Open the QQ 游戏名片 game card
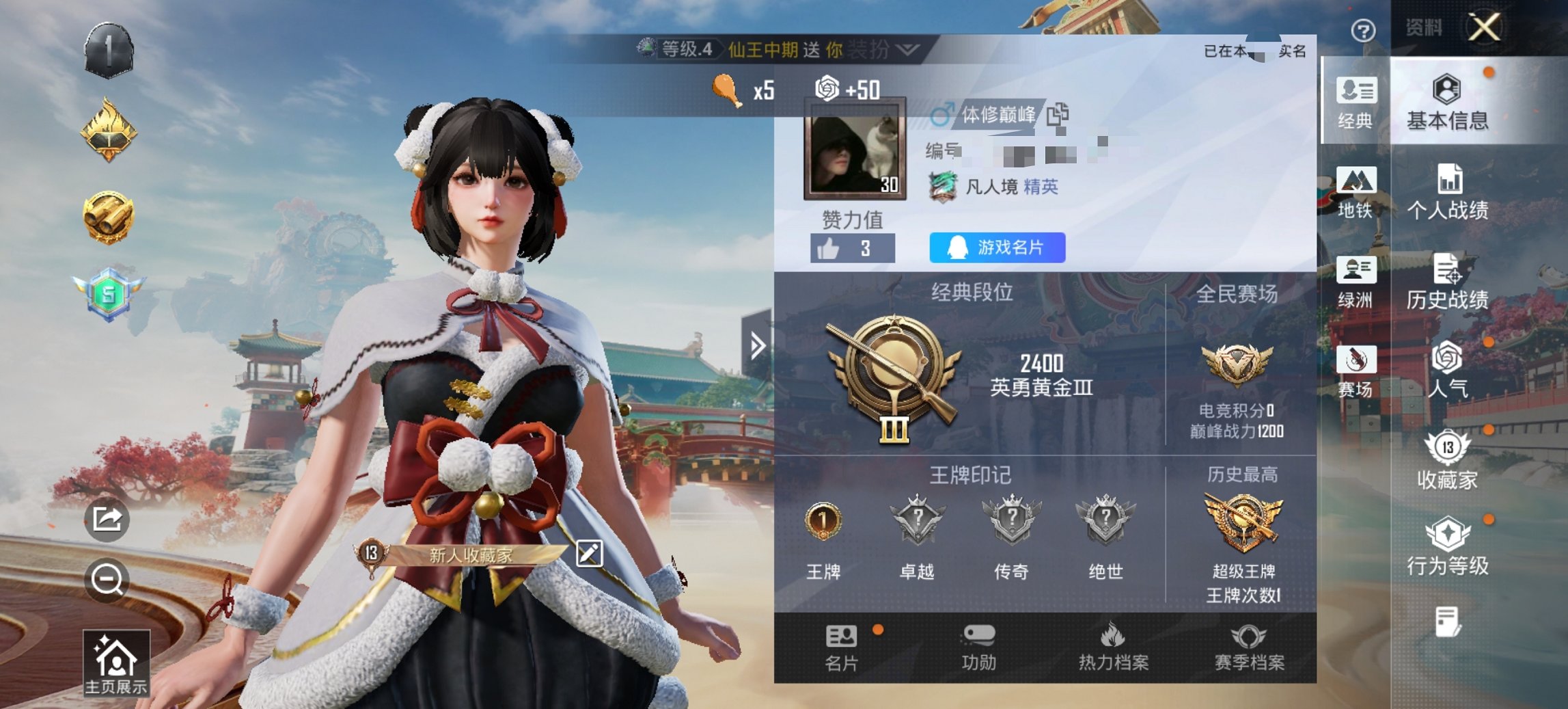 [995, 248]
